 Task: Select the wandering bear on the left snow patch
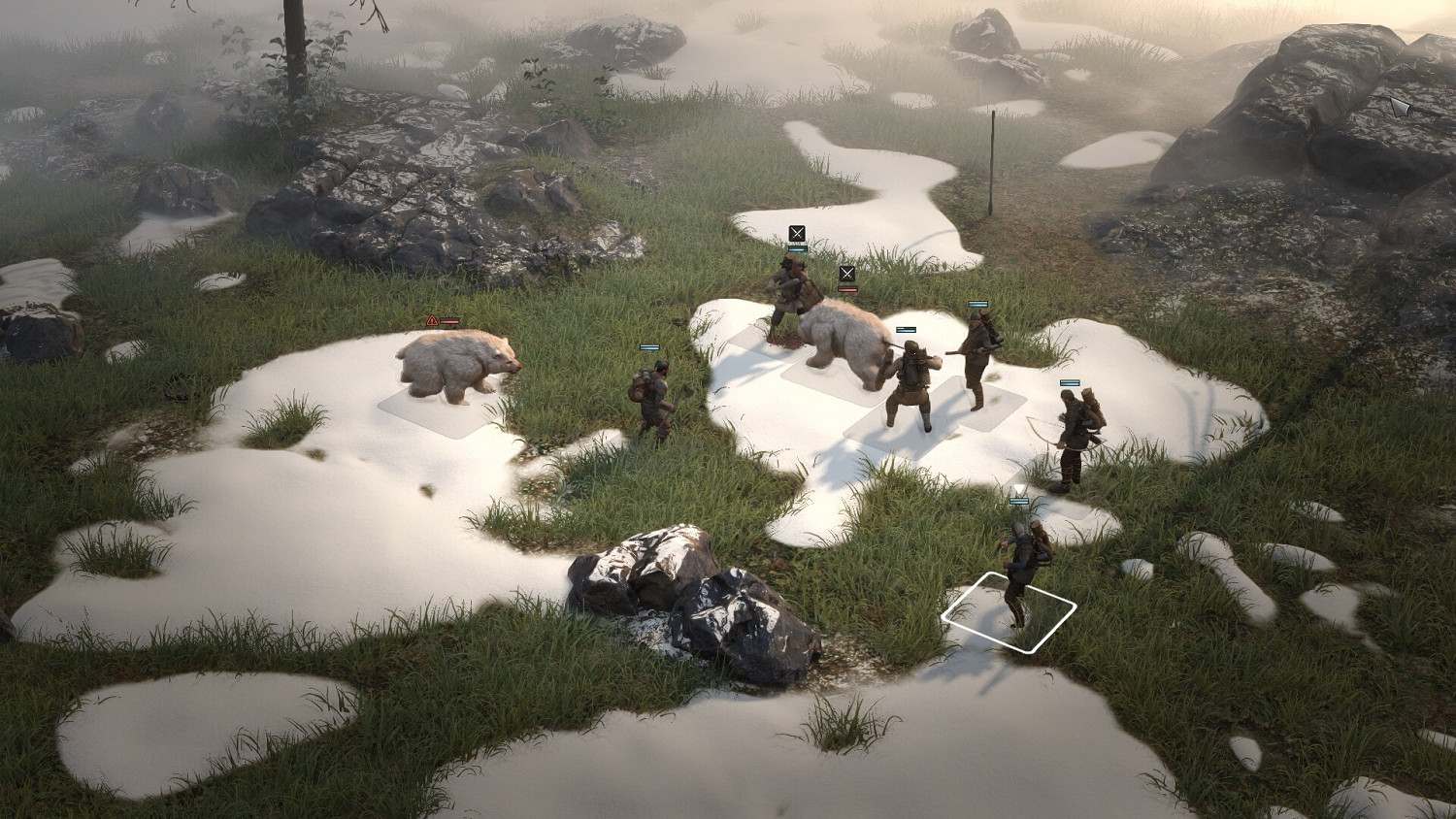tap(456, 367)
